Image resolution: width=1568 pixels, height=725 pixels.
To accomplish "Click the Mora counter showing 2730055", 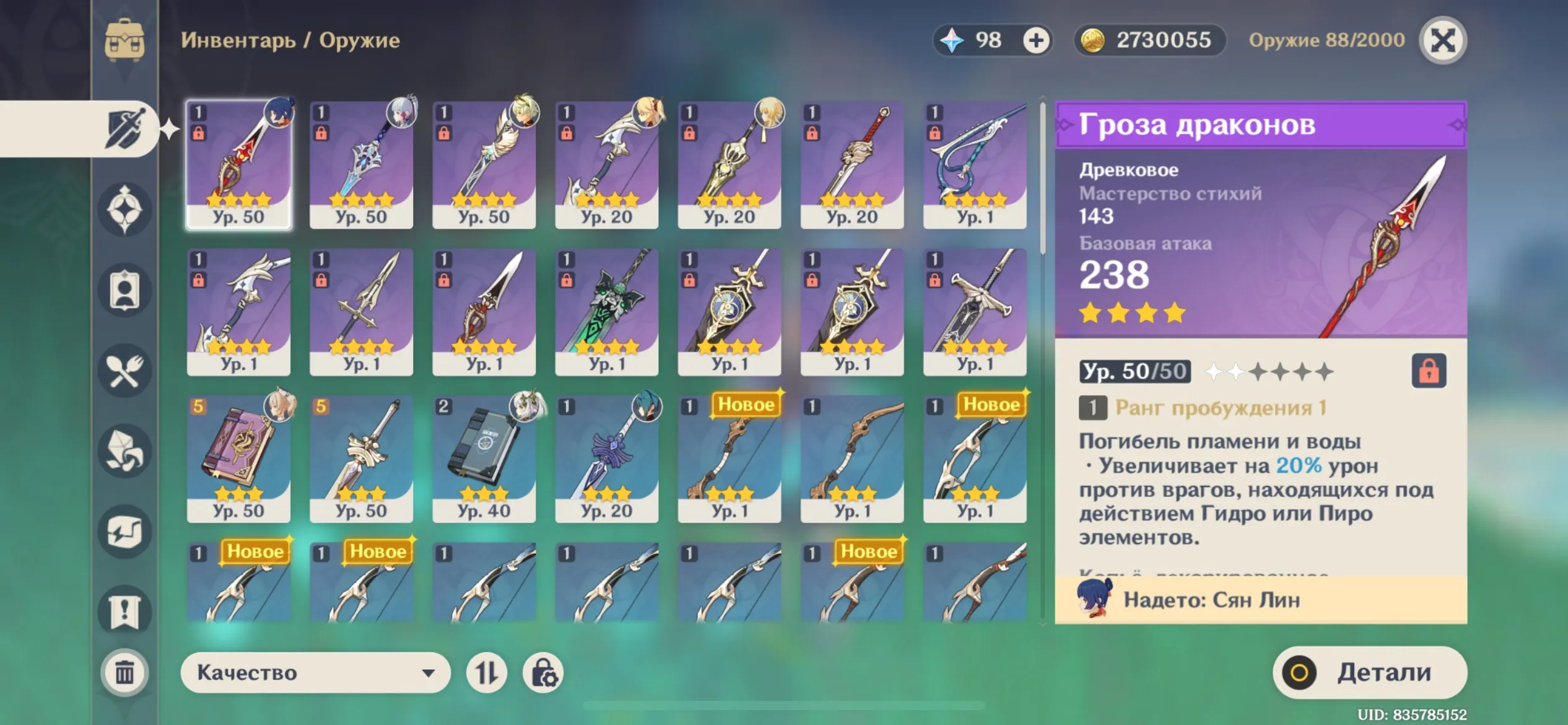I will (1149, 40).
